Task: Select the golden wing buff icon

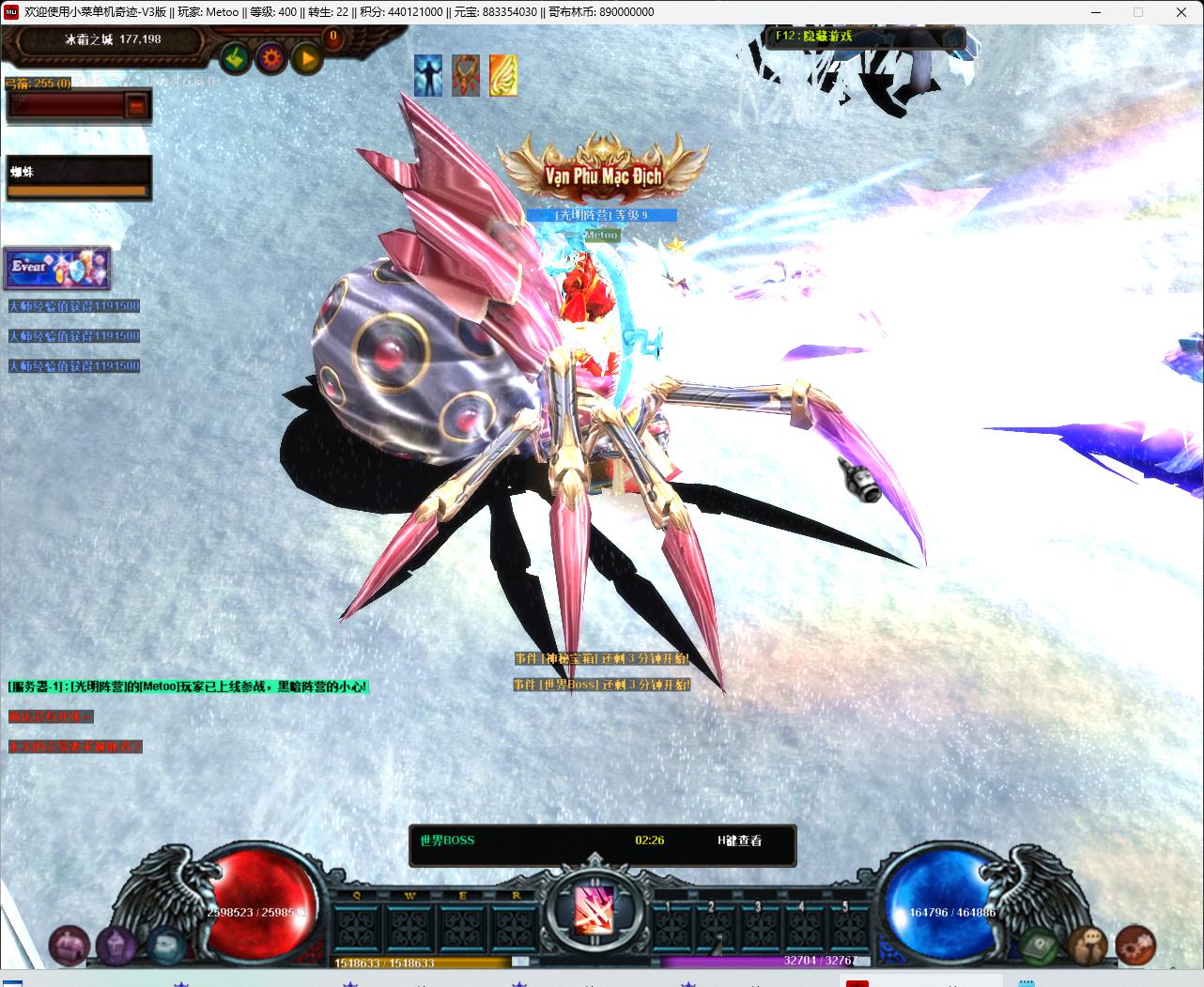Action: click(503, 75)
